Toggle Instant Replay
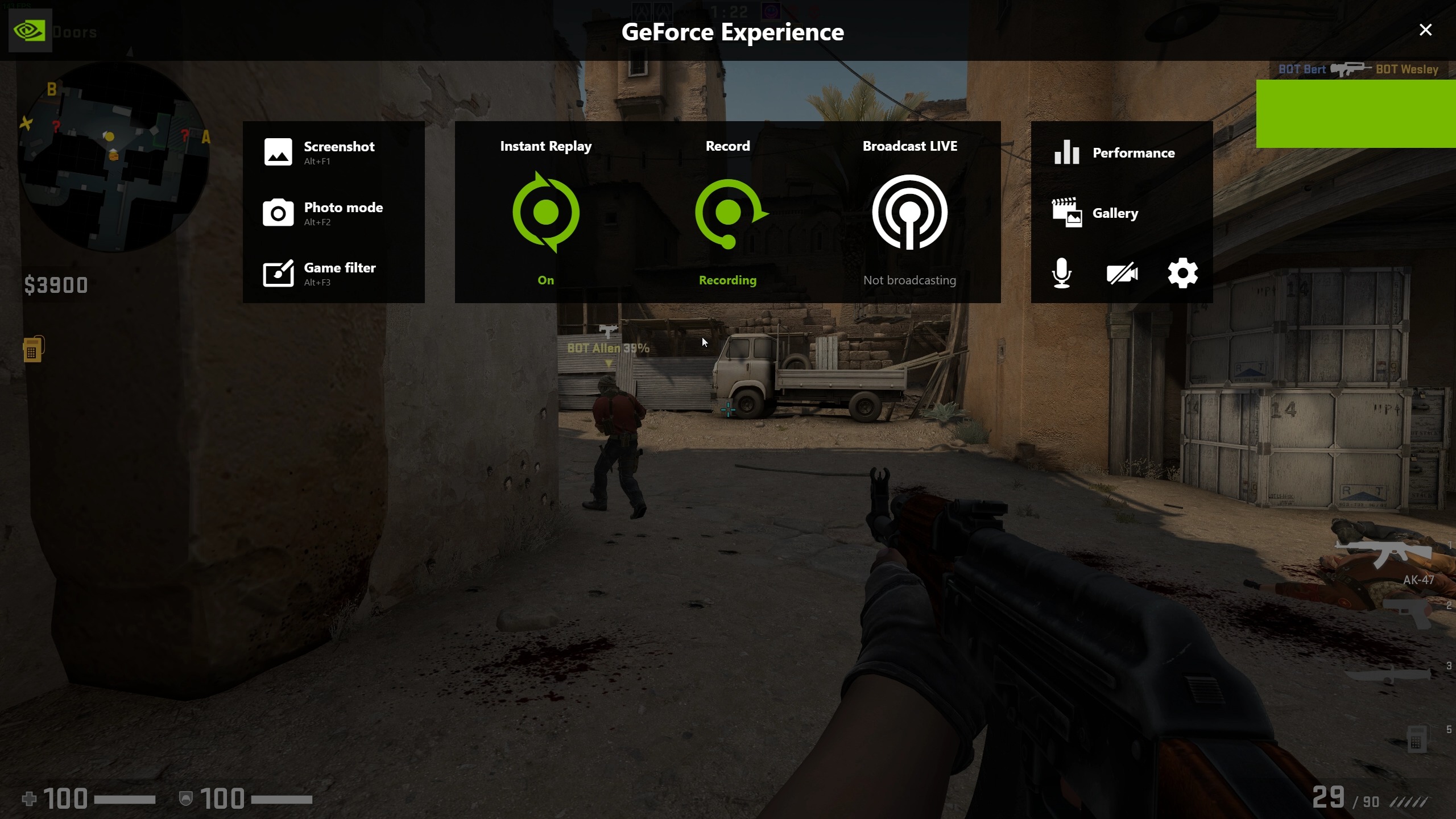 [x=545, y=213]
